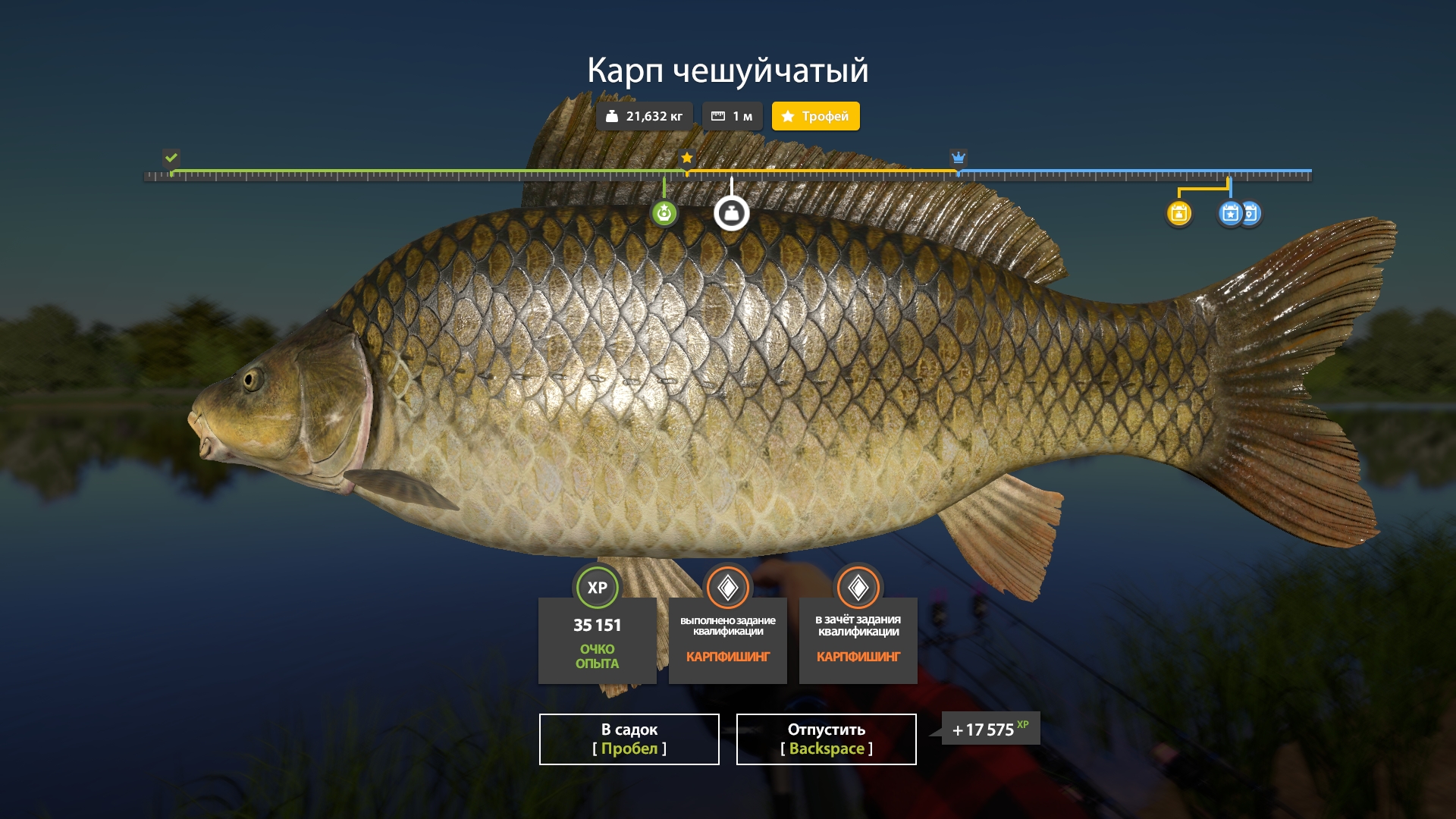Toggle the blue crown marker on the scale
The width and height of the screenshot is (1456, 819).
958,158
